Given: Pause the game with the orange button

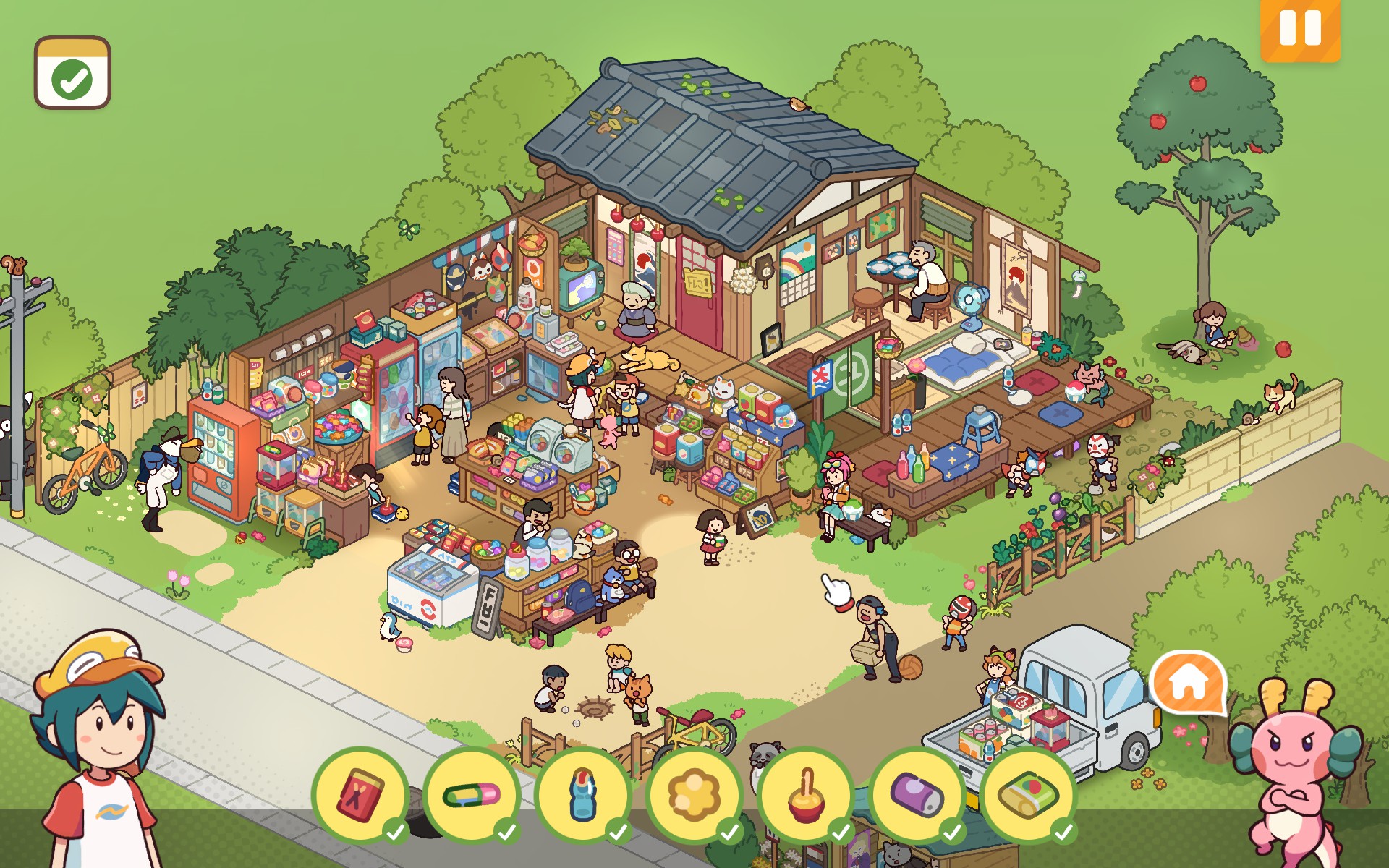Looking at the screenshot, I should (1299, 29).
